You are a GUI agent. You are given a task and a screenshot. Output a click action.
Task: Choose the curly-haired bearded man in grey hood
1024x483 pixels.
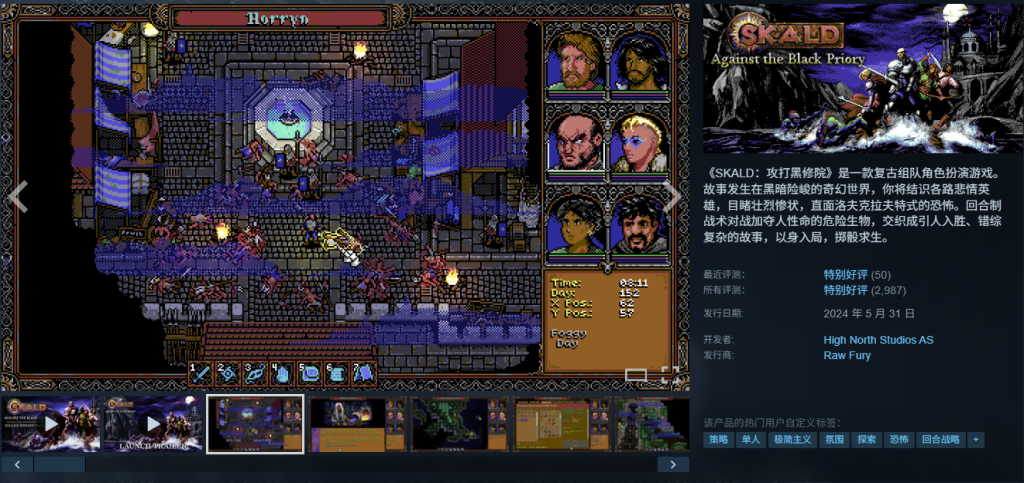click(x=639, y=225)
